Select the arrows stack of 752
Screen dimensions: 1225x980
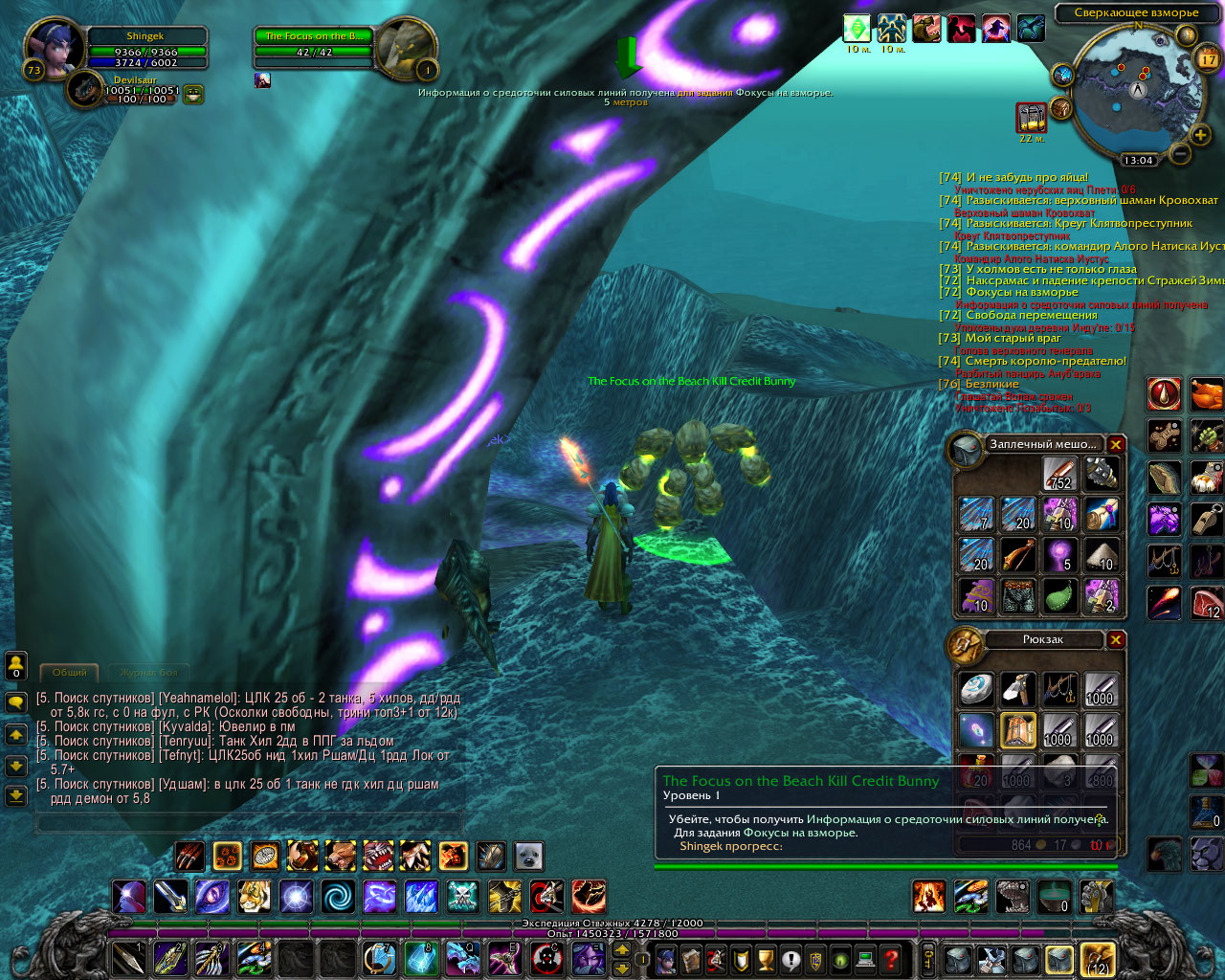point(1059,474)
